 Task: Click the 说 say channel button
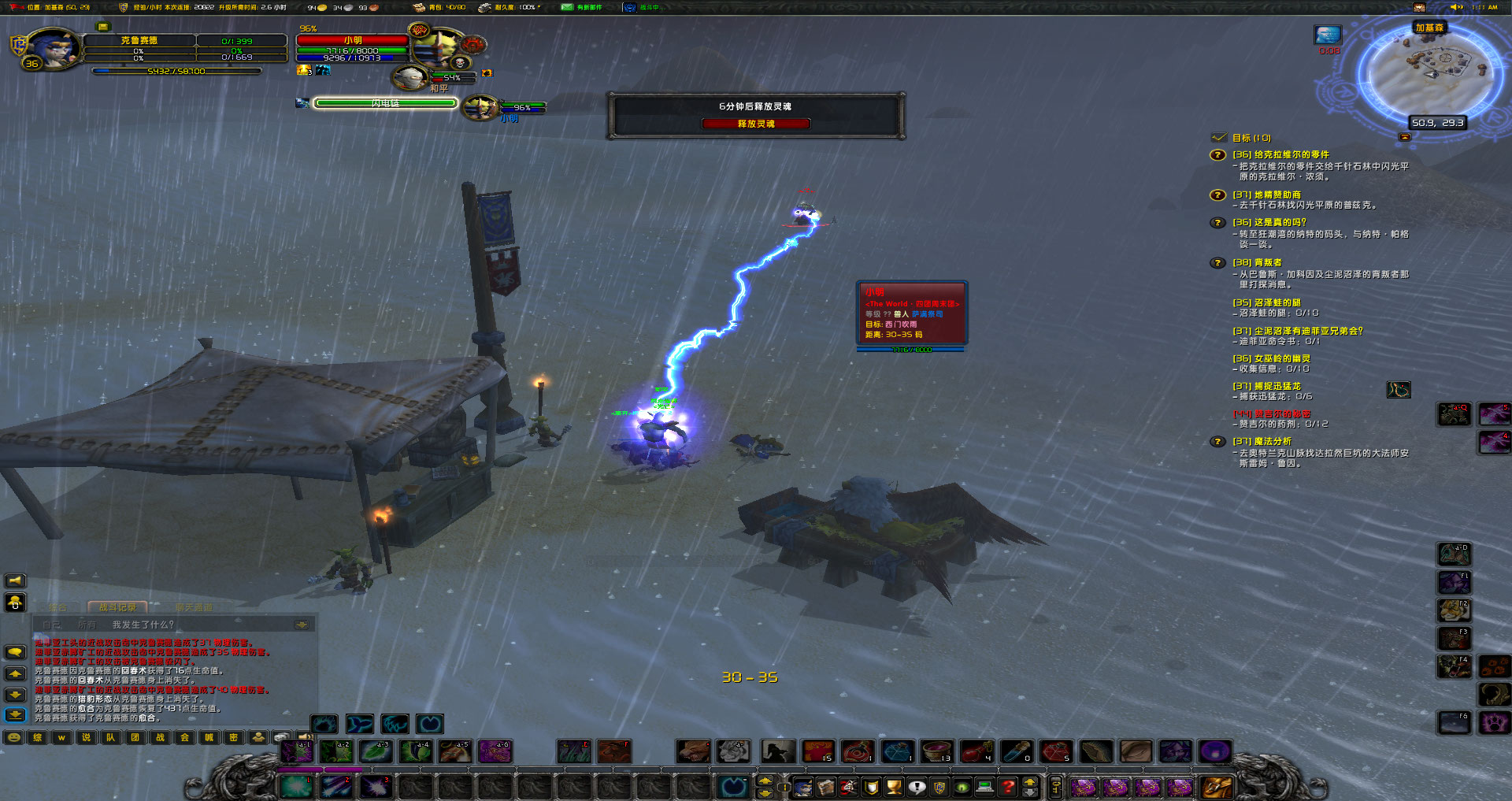pos(86,738)
